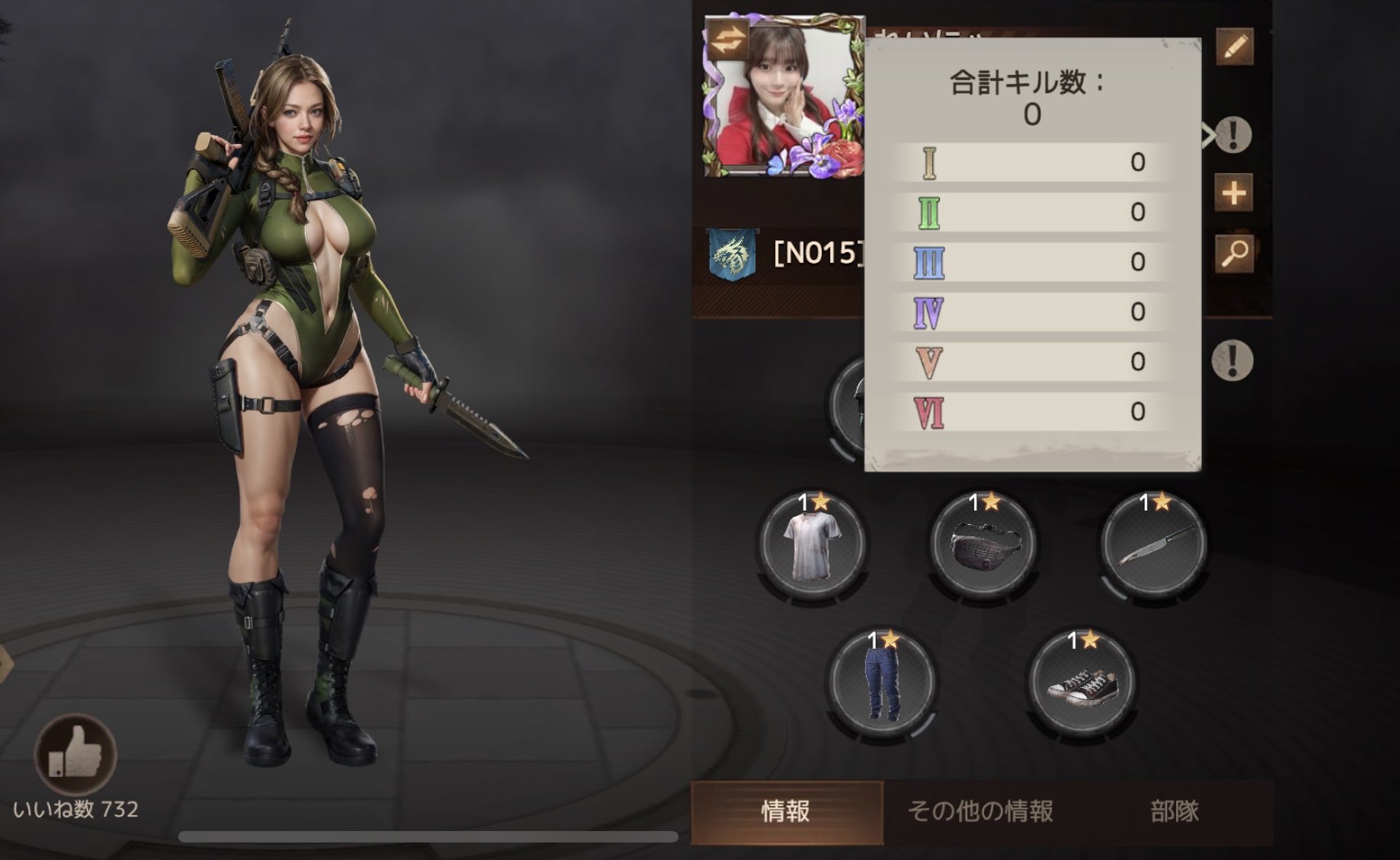Switch to the 情報 tab
Screen dimensions: 1400x860
point(786,811)
